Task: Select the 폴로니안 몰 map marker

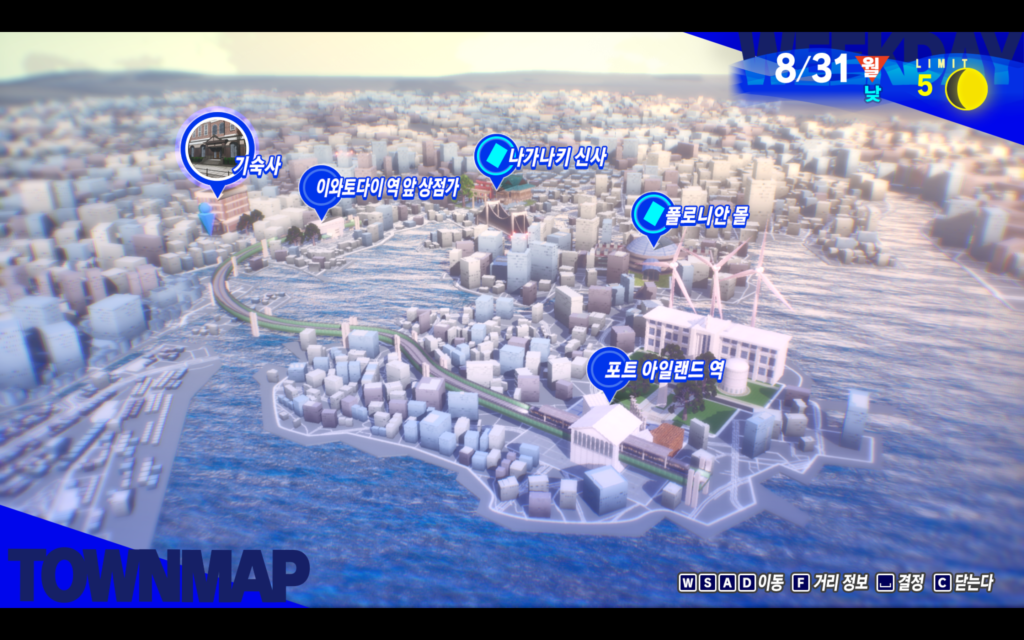Action: click(652, 215)
